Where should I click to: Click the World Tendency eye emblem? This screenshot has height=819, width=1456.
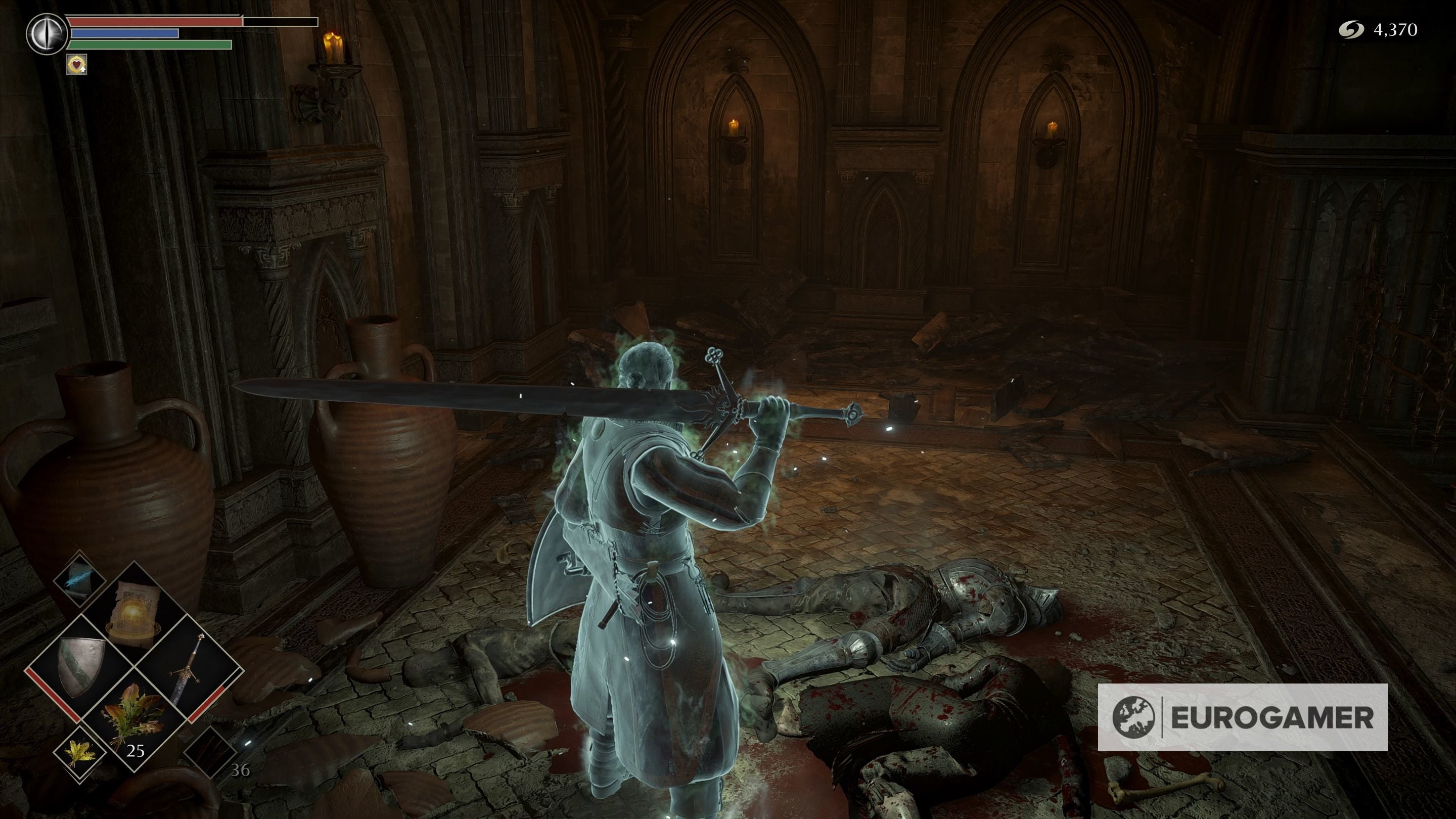pos(47,35)
